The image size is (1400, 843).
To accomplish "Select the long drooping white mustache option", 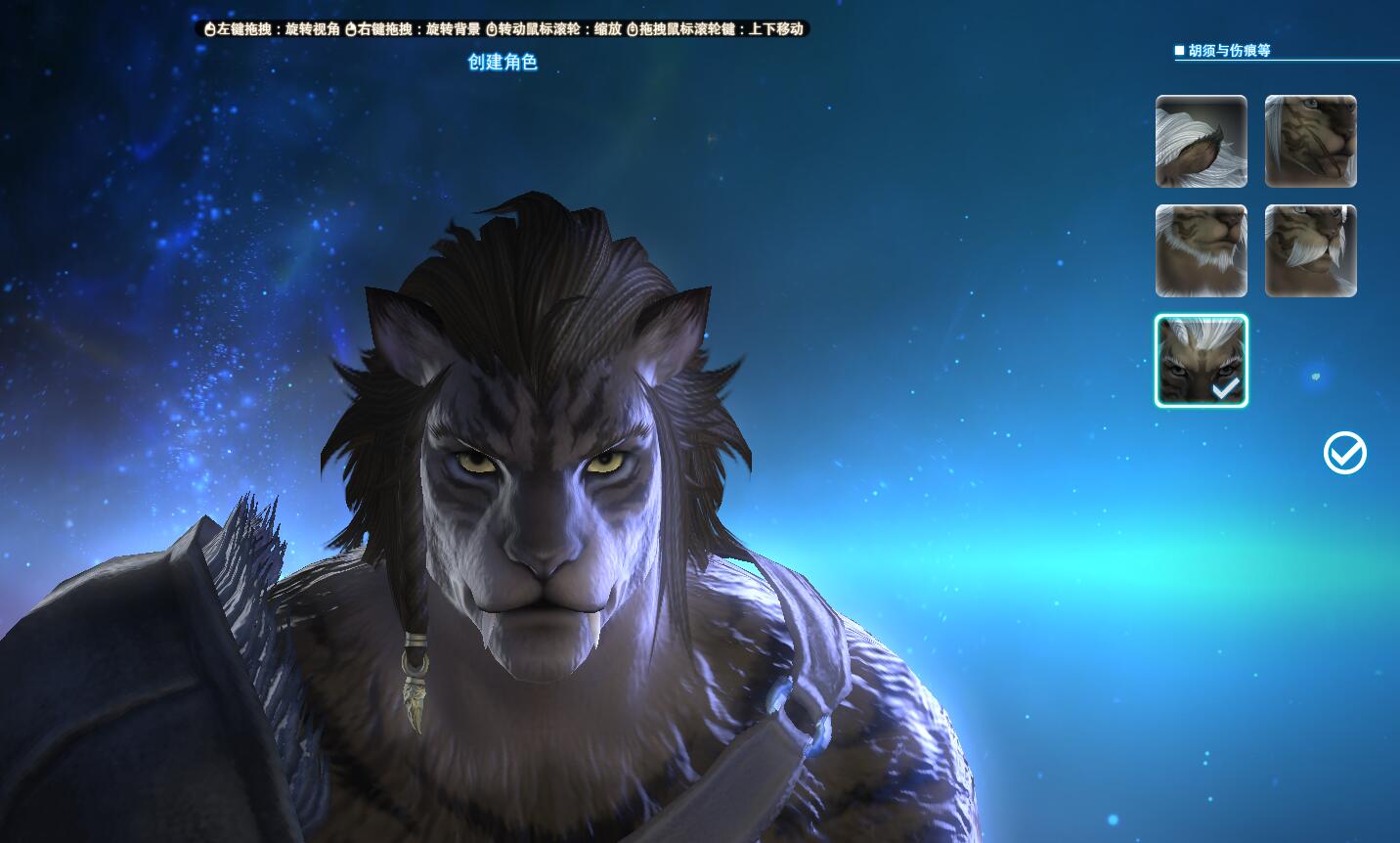I will (1310, 251).
